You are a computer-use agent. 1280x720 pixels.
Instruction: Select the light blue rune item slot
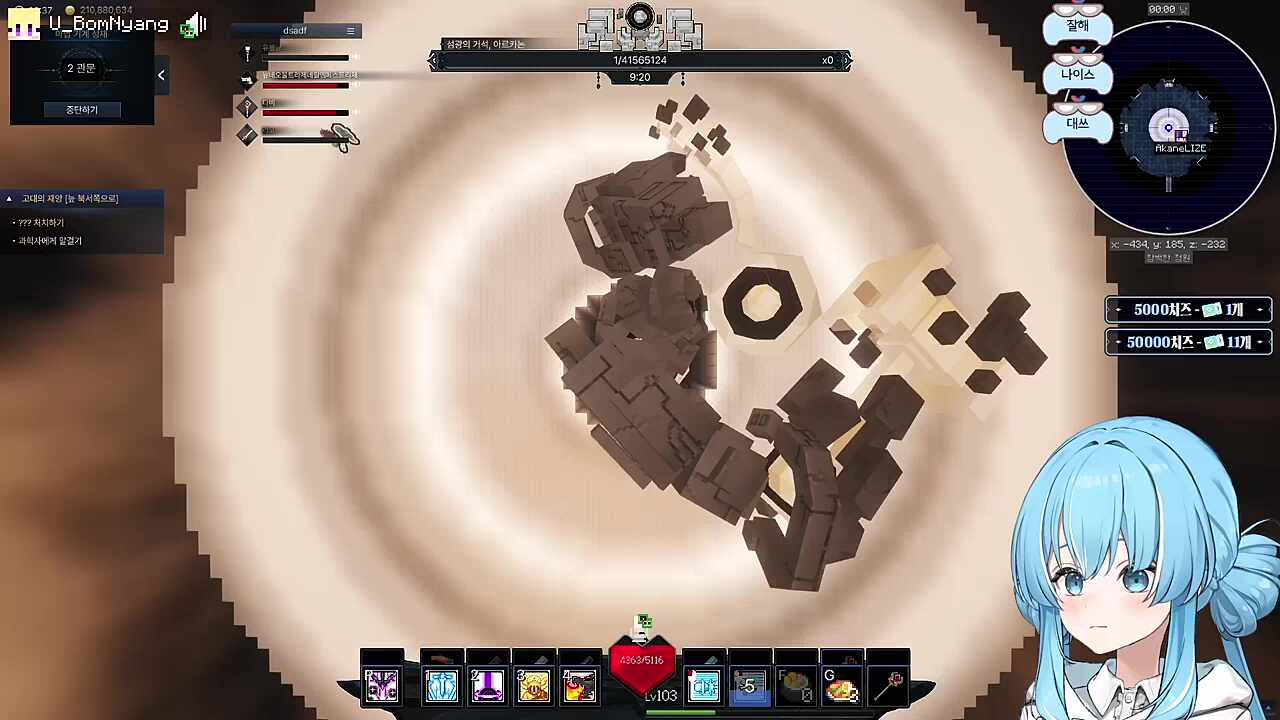coord(704,685)
